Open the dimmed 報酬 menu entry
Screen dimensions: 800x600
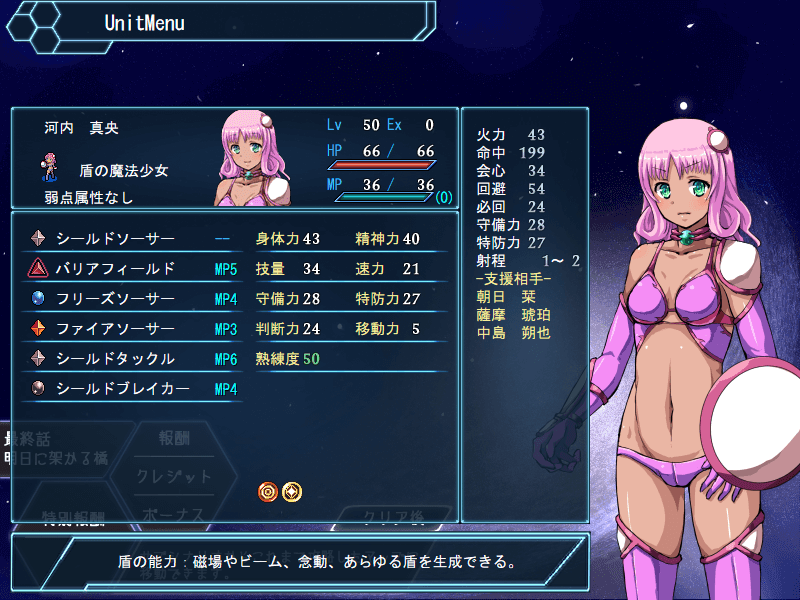pos(174,438)
